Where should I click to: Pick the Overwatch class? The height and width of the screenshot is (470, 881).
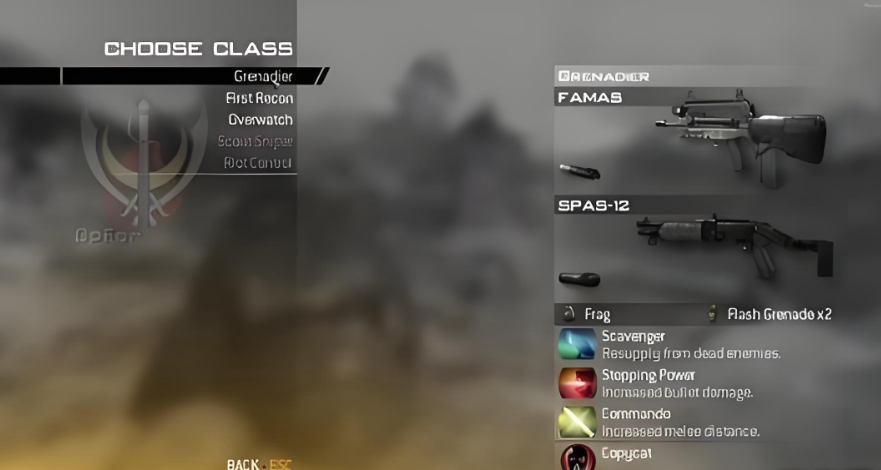point(260,120)
